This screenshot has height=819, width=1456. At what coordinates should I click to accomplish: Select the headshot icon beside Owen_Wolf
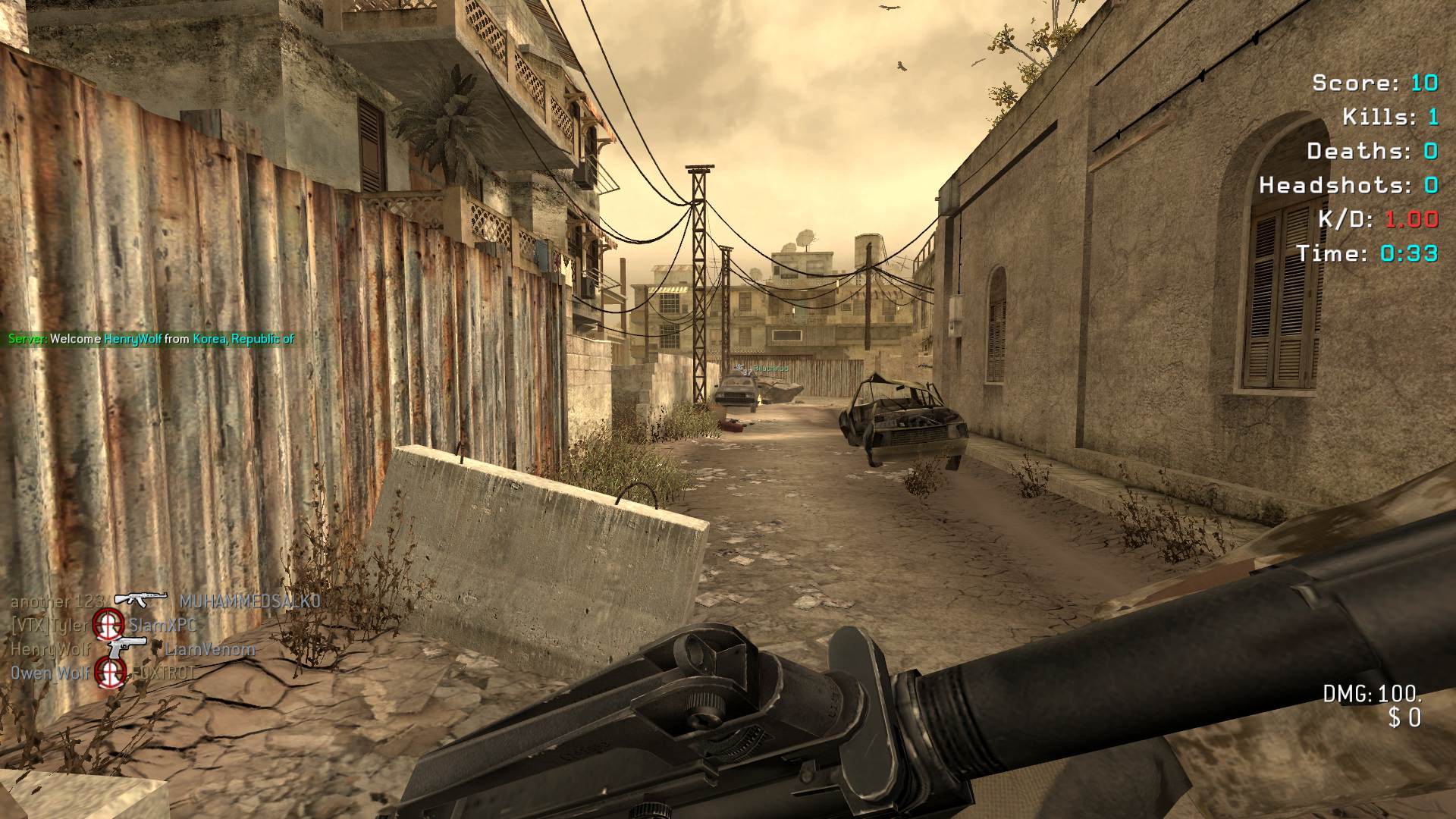tap(111, 672)
